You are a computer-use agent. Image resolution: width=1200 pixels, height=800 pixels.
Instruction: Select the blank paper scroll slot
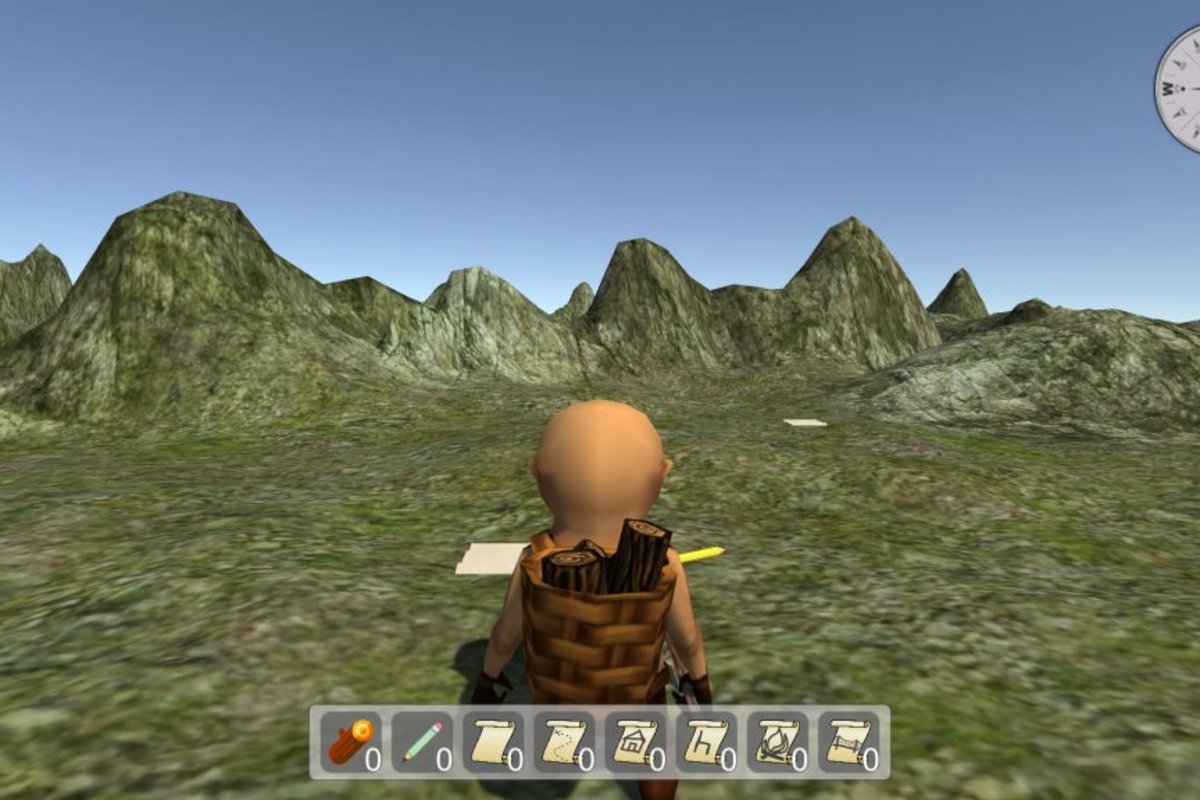click(x=493, y=743)
